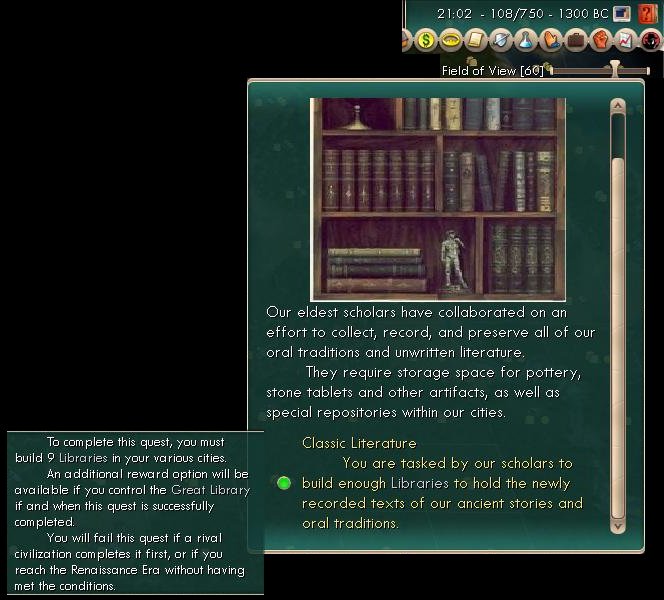Viewport: 664px width, 600px height.
Task: Open the domestic advisor glove icon
Action: (x=551, y=41)
